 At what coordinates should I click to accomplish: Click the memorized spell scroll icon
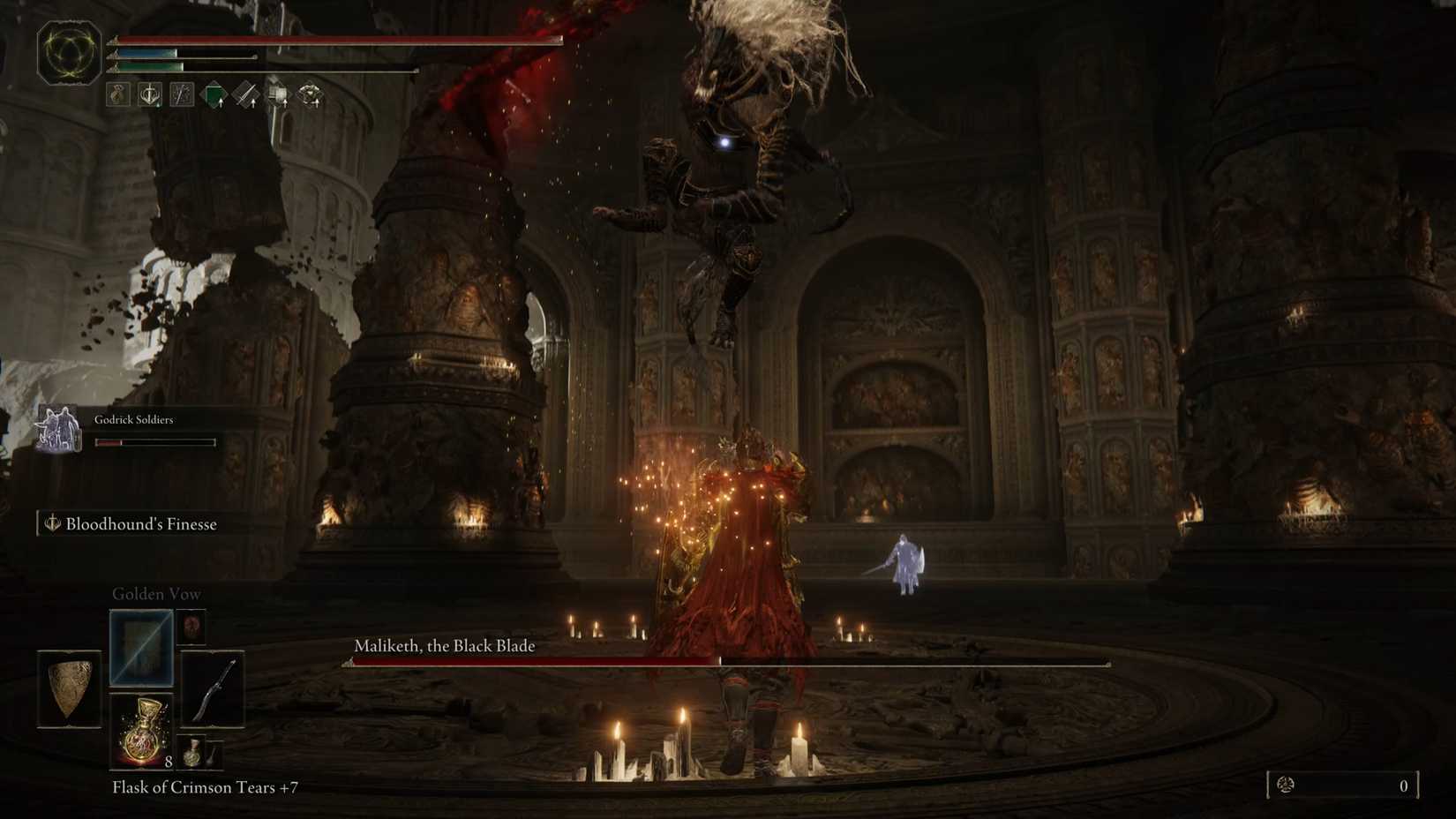(140, 647)
